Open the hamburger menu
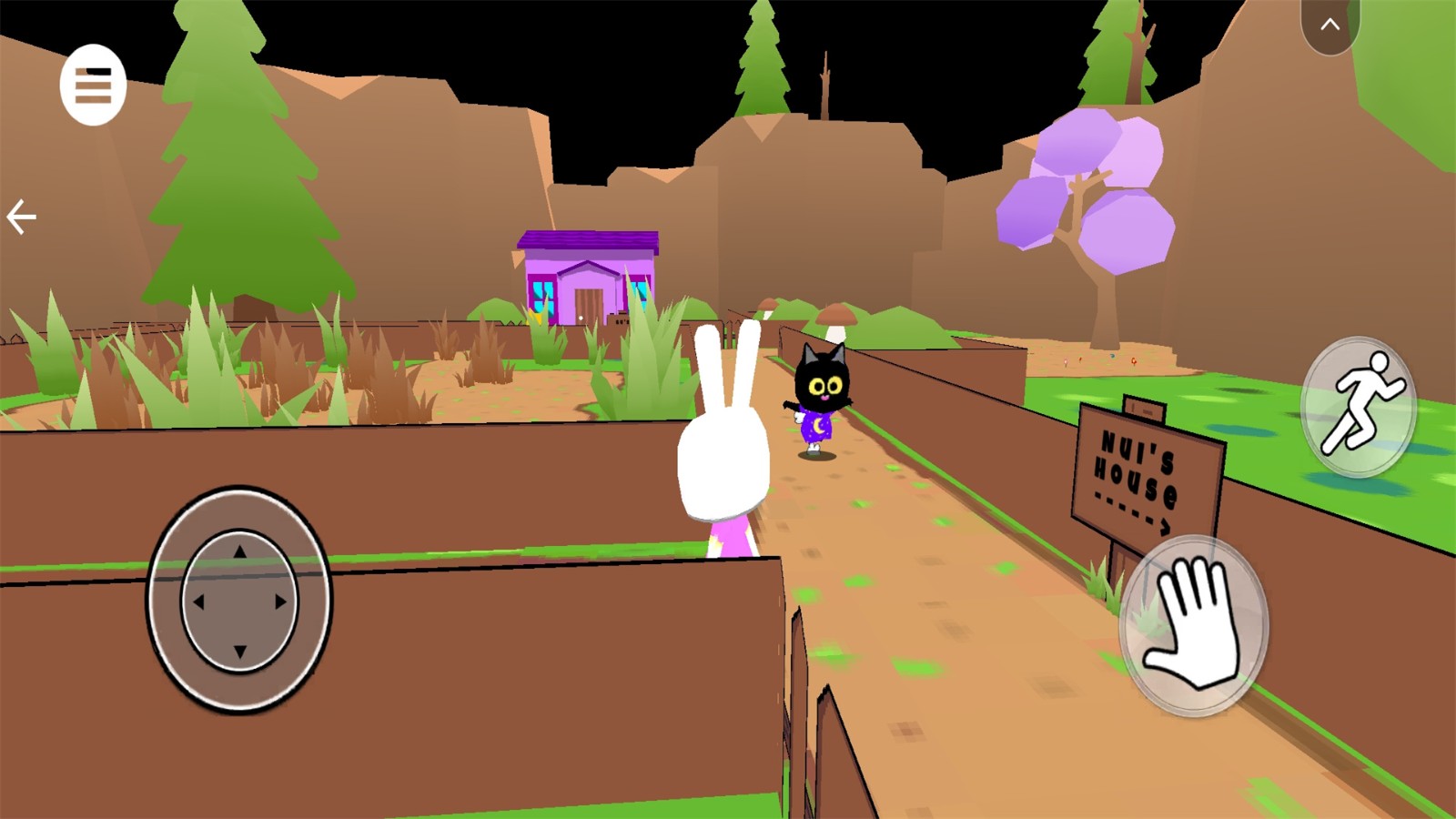Image resolution: width=1456 pixels, height=819 pixels. coord(93,85)
